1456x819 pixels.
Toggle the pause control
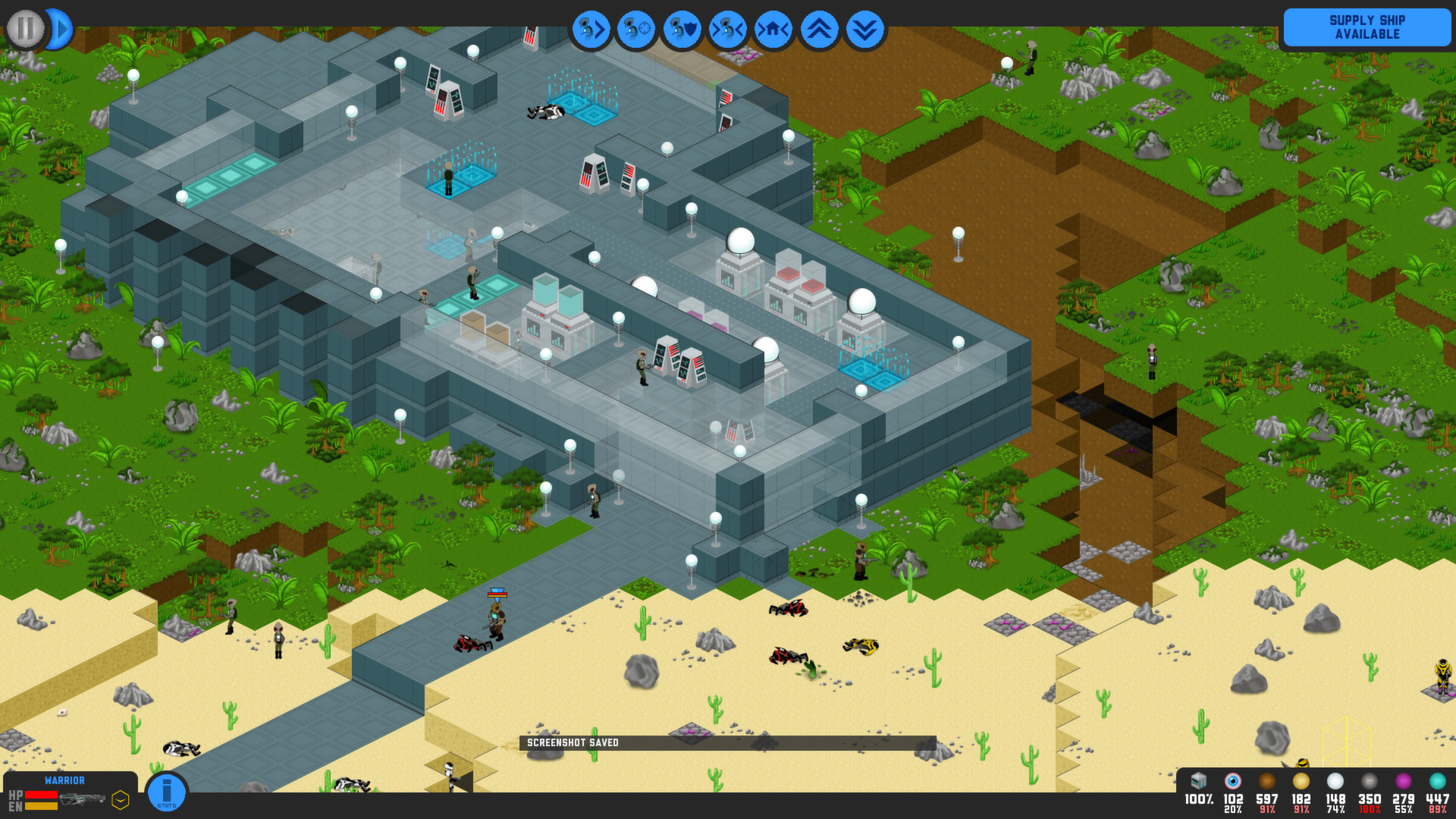(24, 28)
